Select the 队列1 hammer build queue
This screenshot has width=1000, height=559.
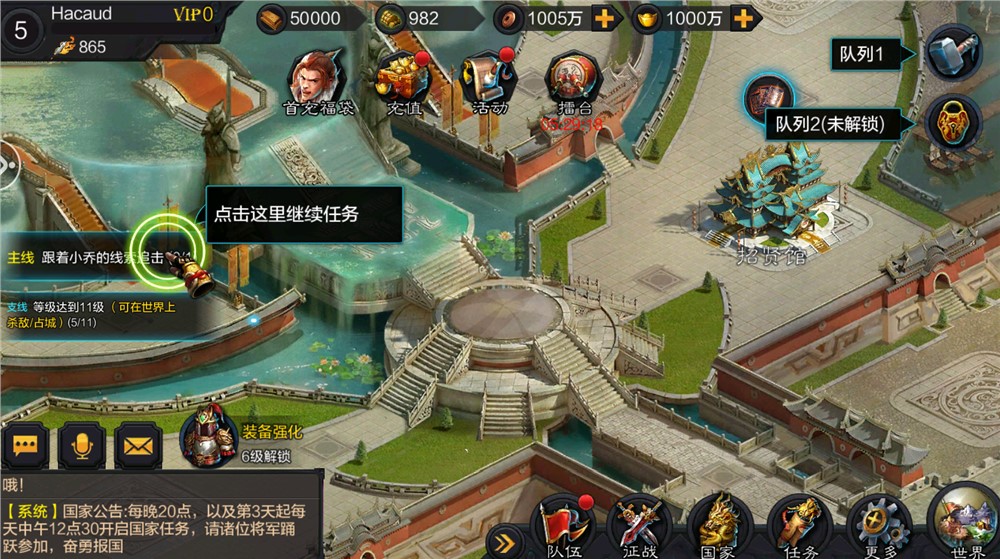pos(951,53)
